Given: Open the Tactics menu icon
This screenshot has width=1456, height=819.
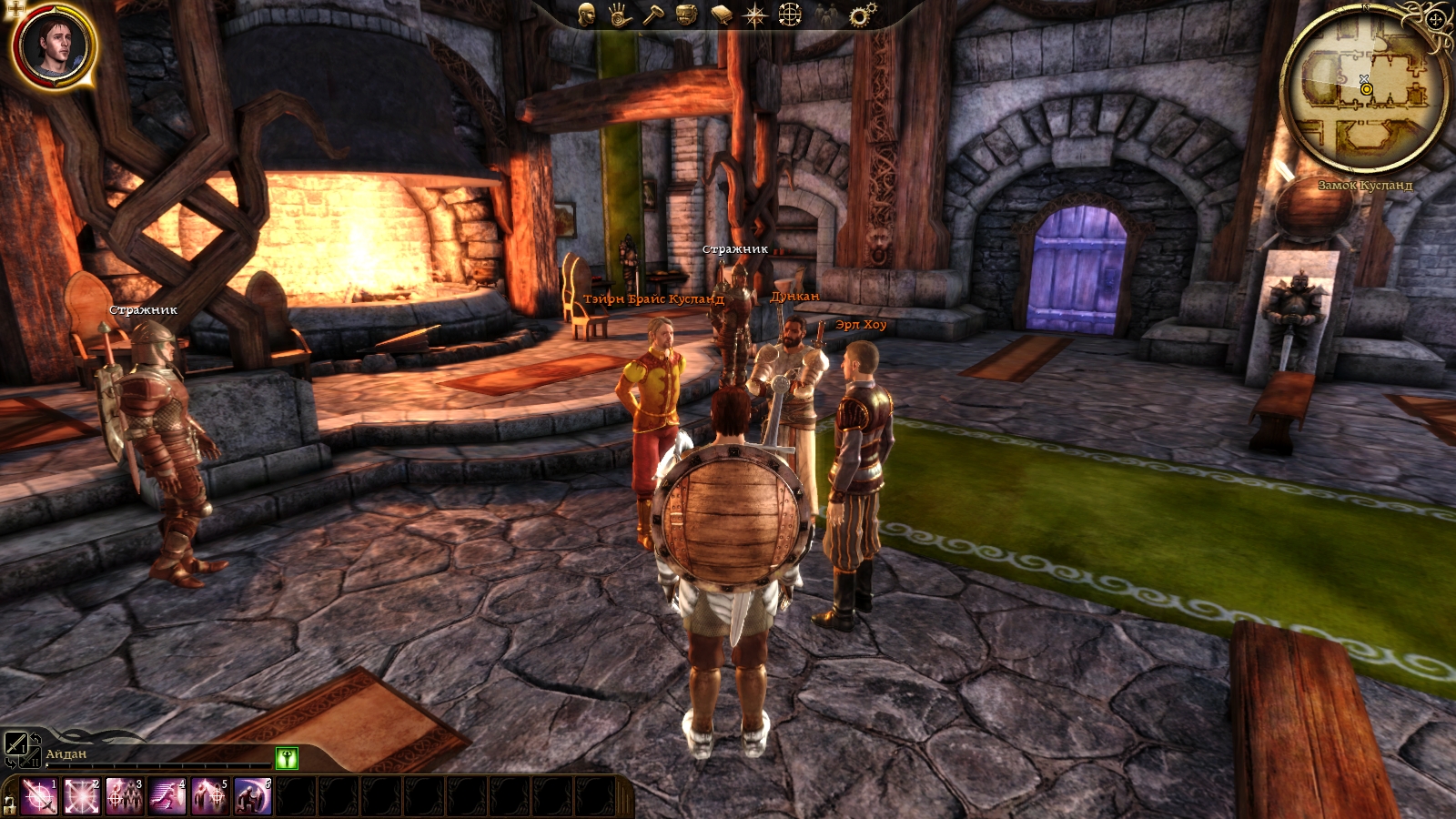Looking at the screenshot, I should point(789,15).
